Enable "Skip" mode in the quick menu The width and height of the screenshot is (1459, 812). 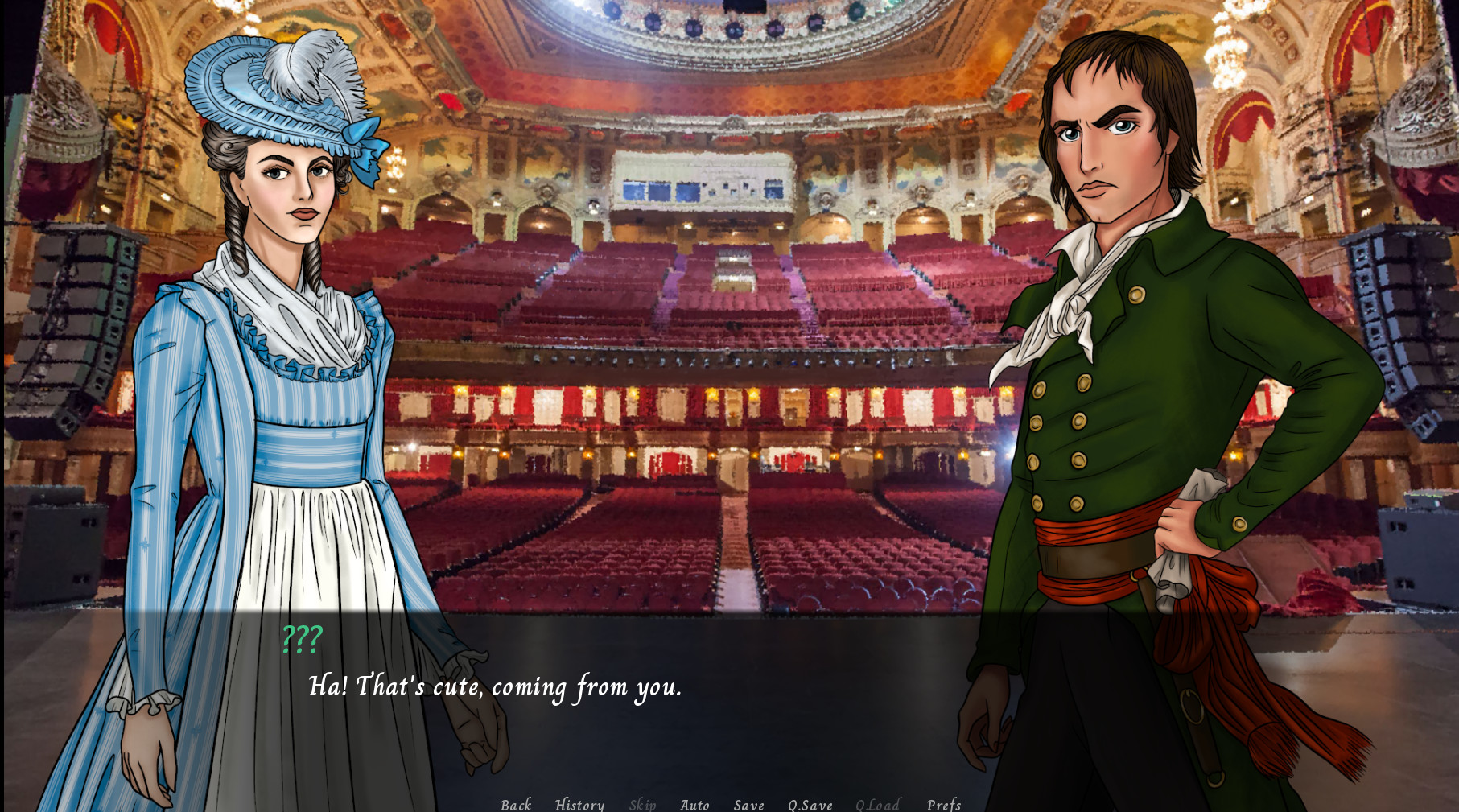pos(643,804)
